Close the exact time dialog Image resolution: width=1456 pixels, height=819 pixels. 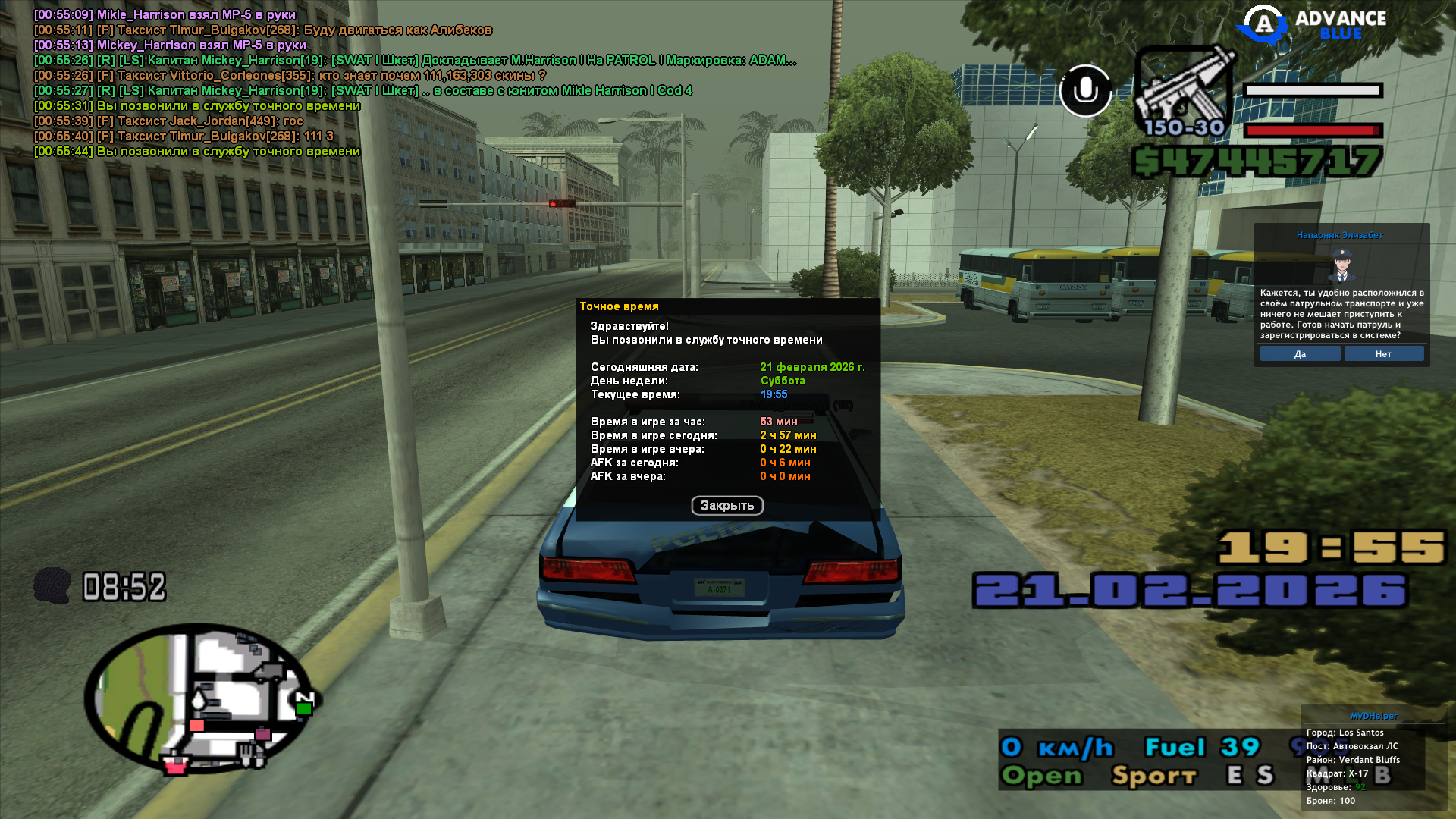point(726,506)
